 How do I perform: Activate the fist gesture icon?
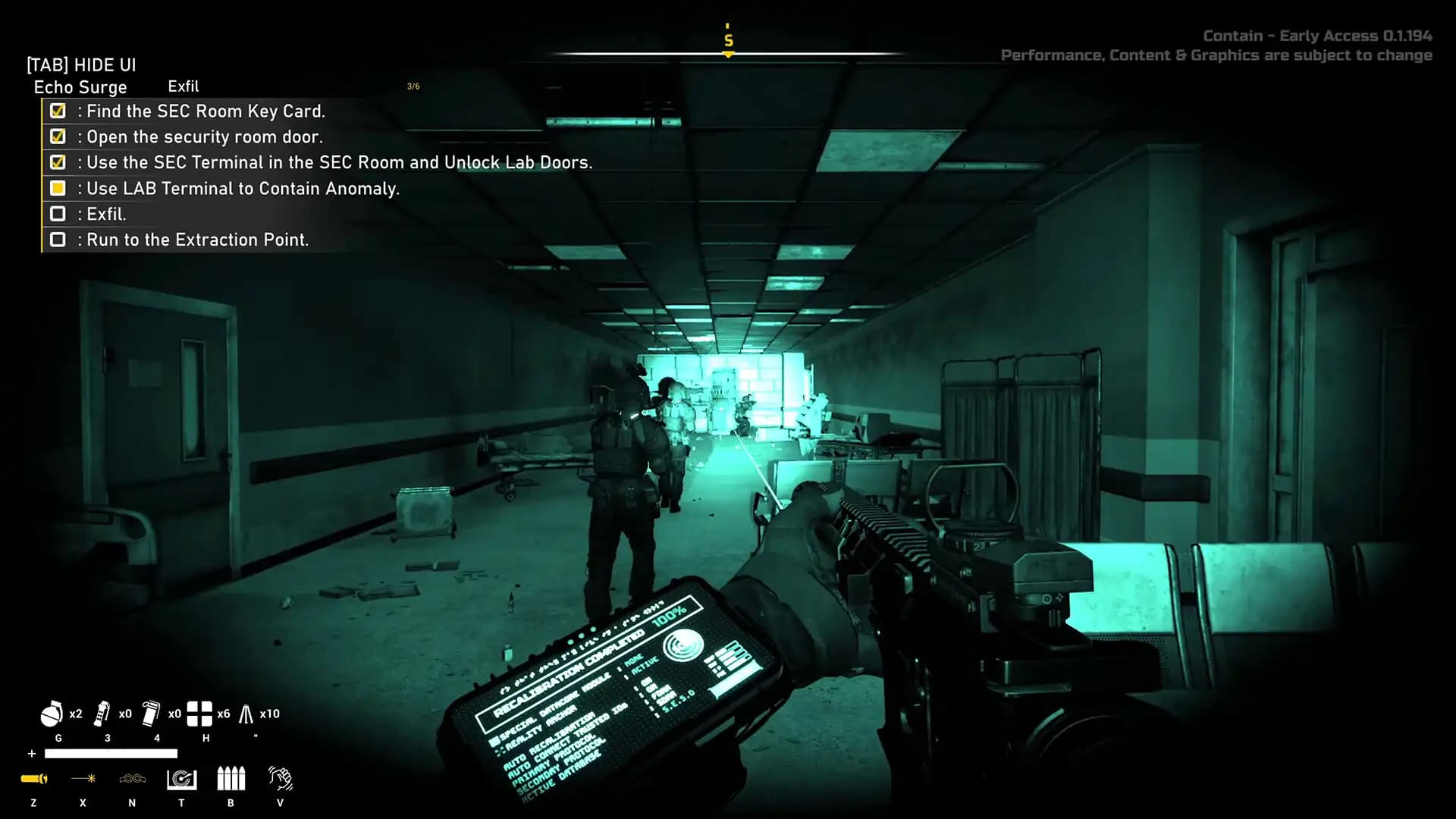(280, 779)
